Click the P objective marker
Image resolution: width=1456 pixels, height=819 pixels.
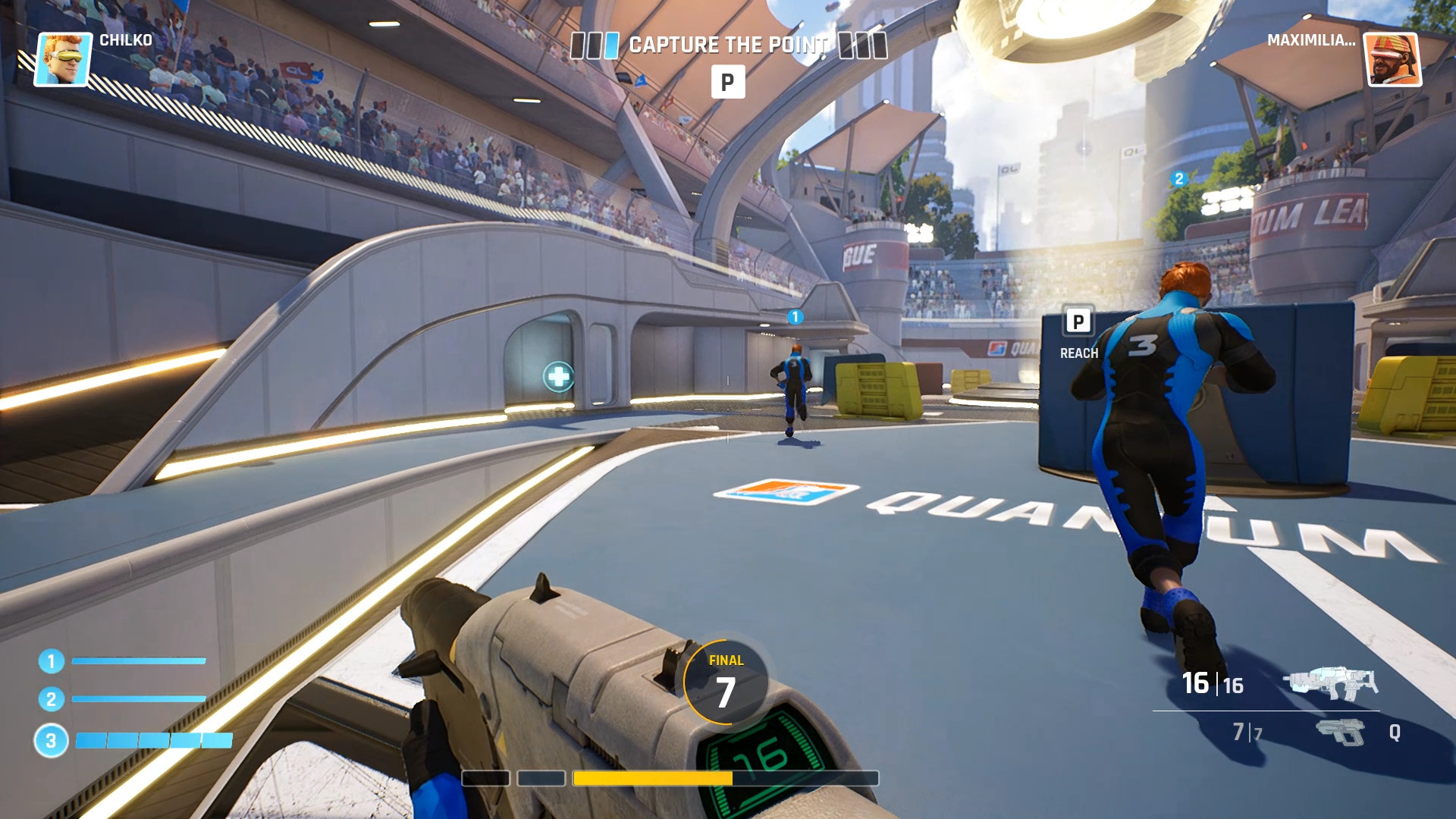point(728,83)
